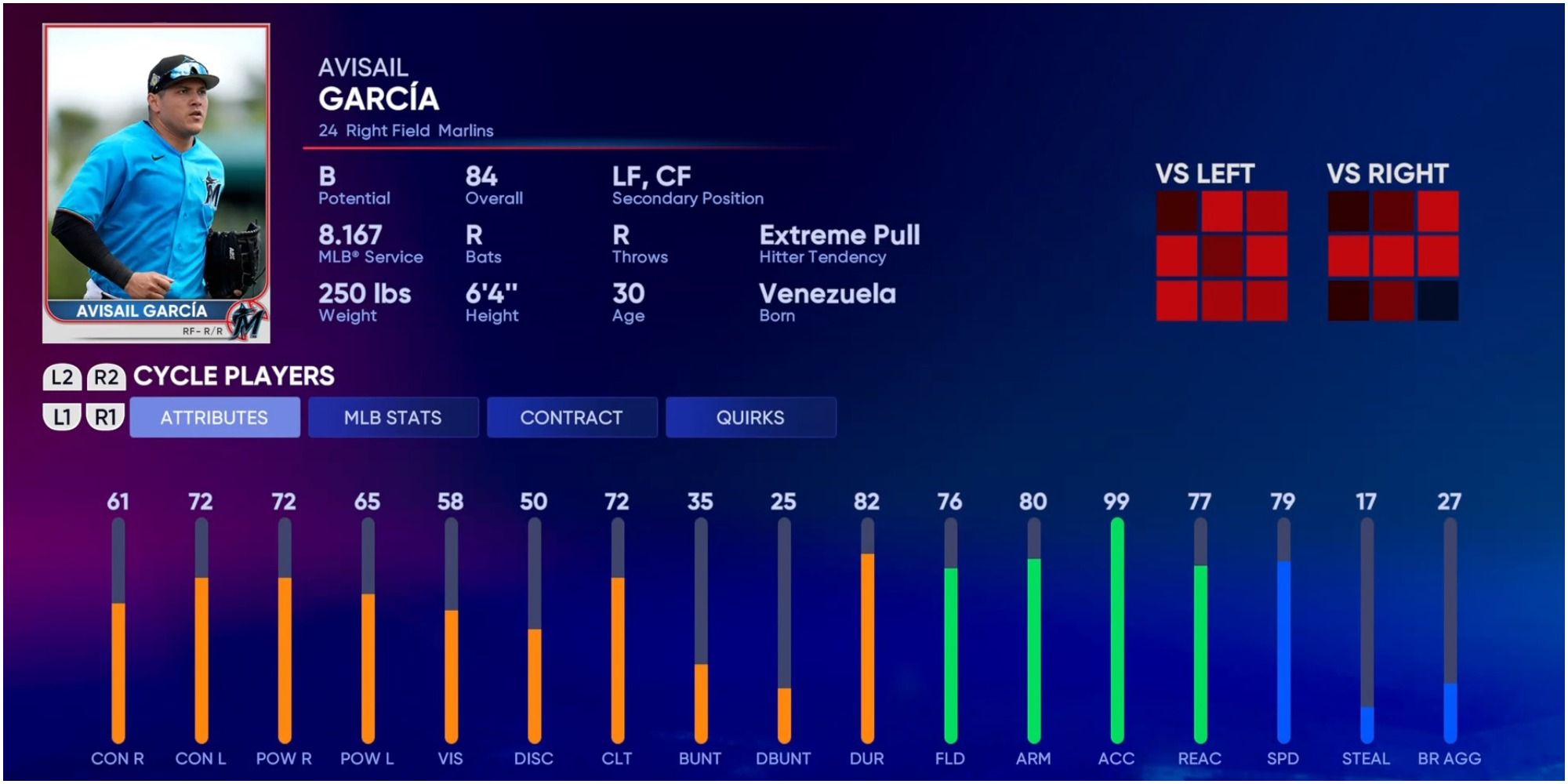Switch to the MLB Stats tab
This screenshot has height=784, width=1568.
393,418
